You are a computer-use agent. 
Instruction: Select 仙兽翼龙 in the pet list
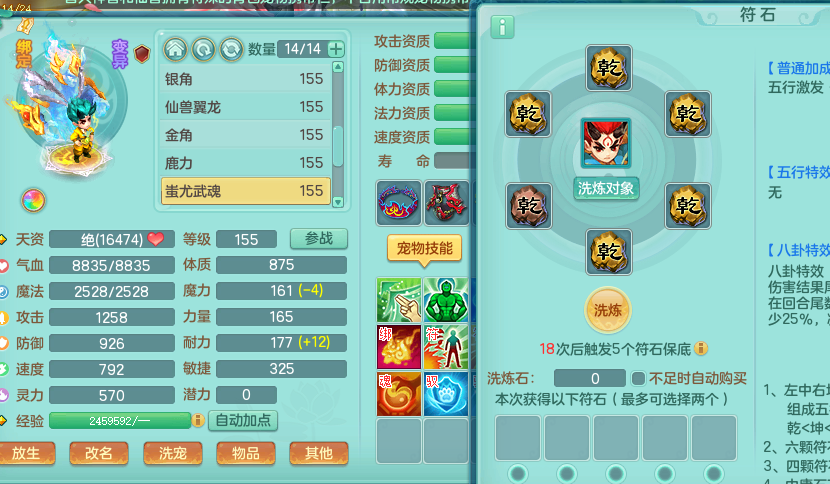pos(245,107)
